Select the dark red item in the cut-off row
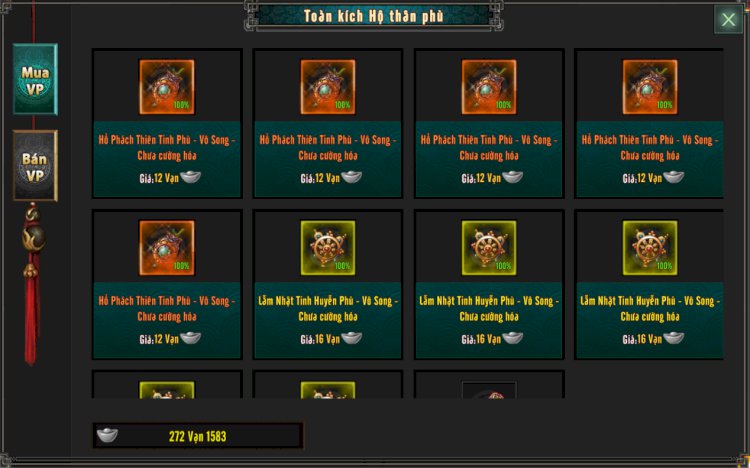Viewport: 750px width, 468px height. coord(489,390)
